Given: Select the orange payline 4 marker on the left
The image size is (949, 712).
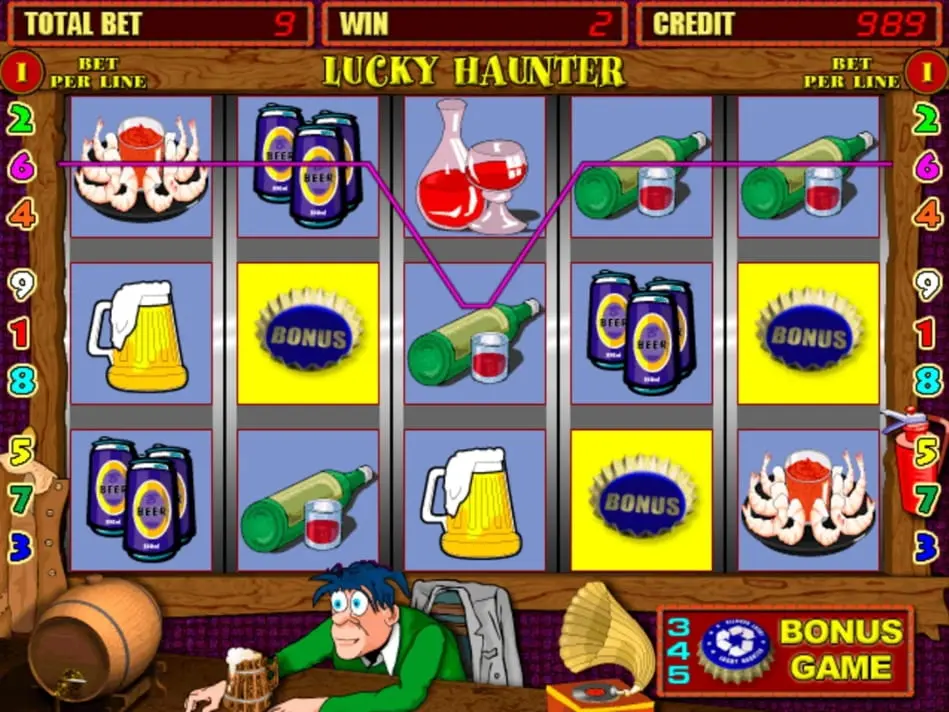Looking at the screenshot, I should 22,213.
